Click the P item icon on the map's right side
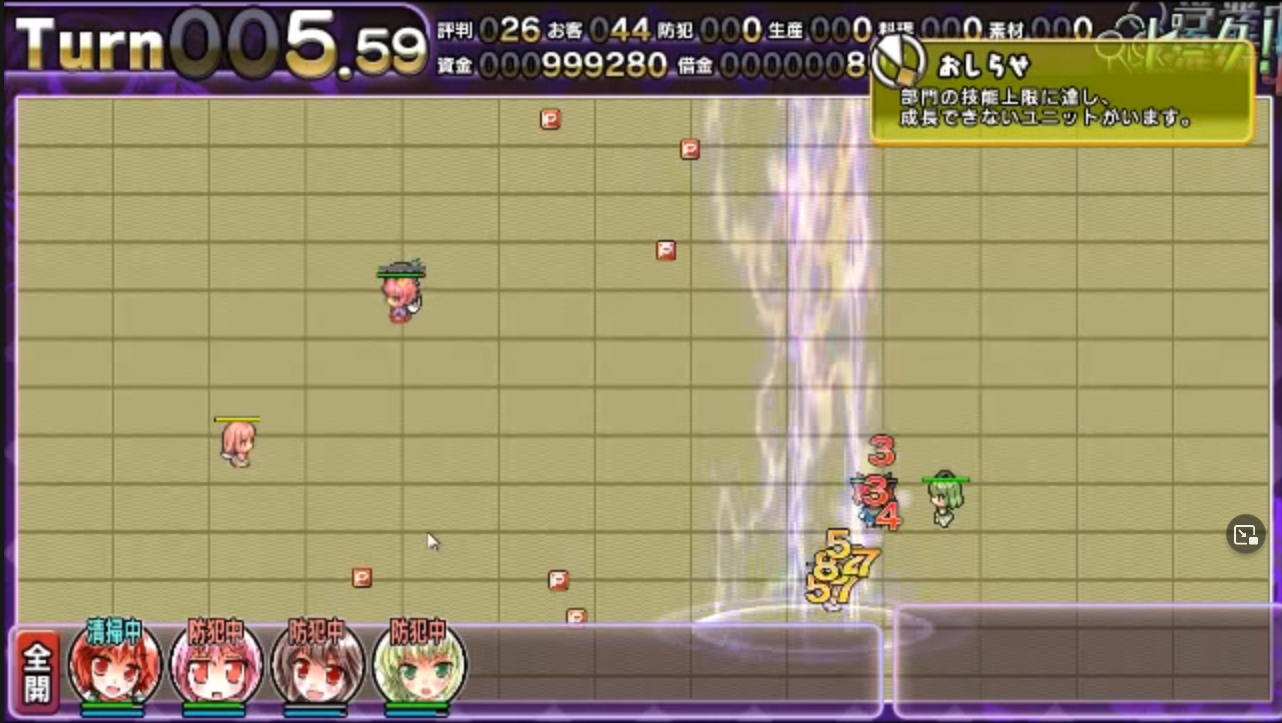The width and height of the screenshot is (1282, 723). point(667,250)
